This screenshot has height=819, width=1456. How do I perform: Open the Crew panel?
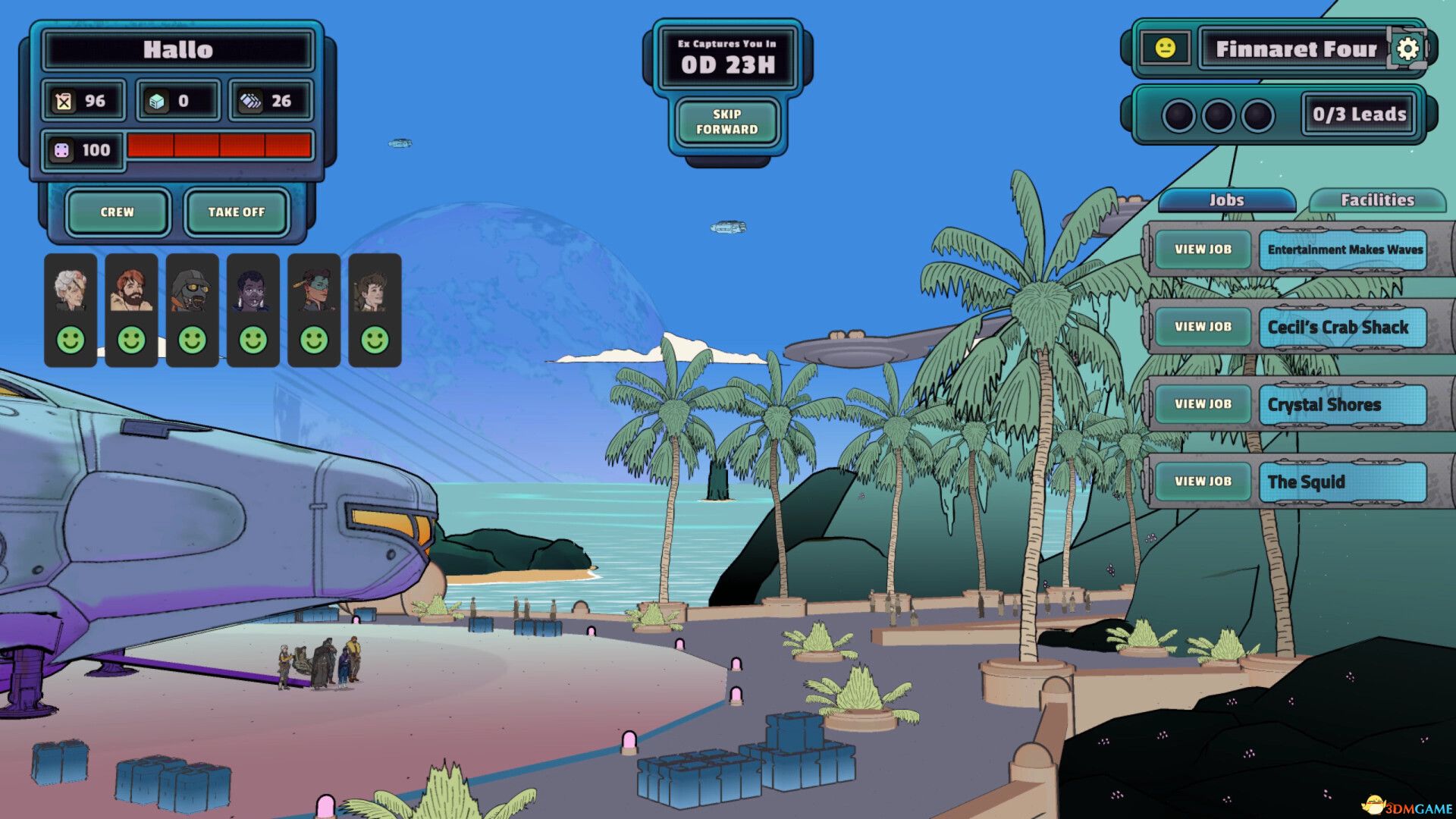117,212
